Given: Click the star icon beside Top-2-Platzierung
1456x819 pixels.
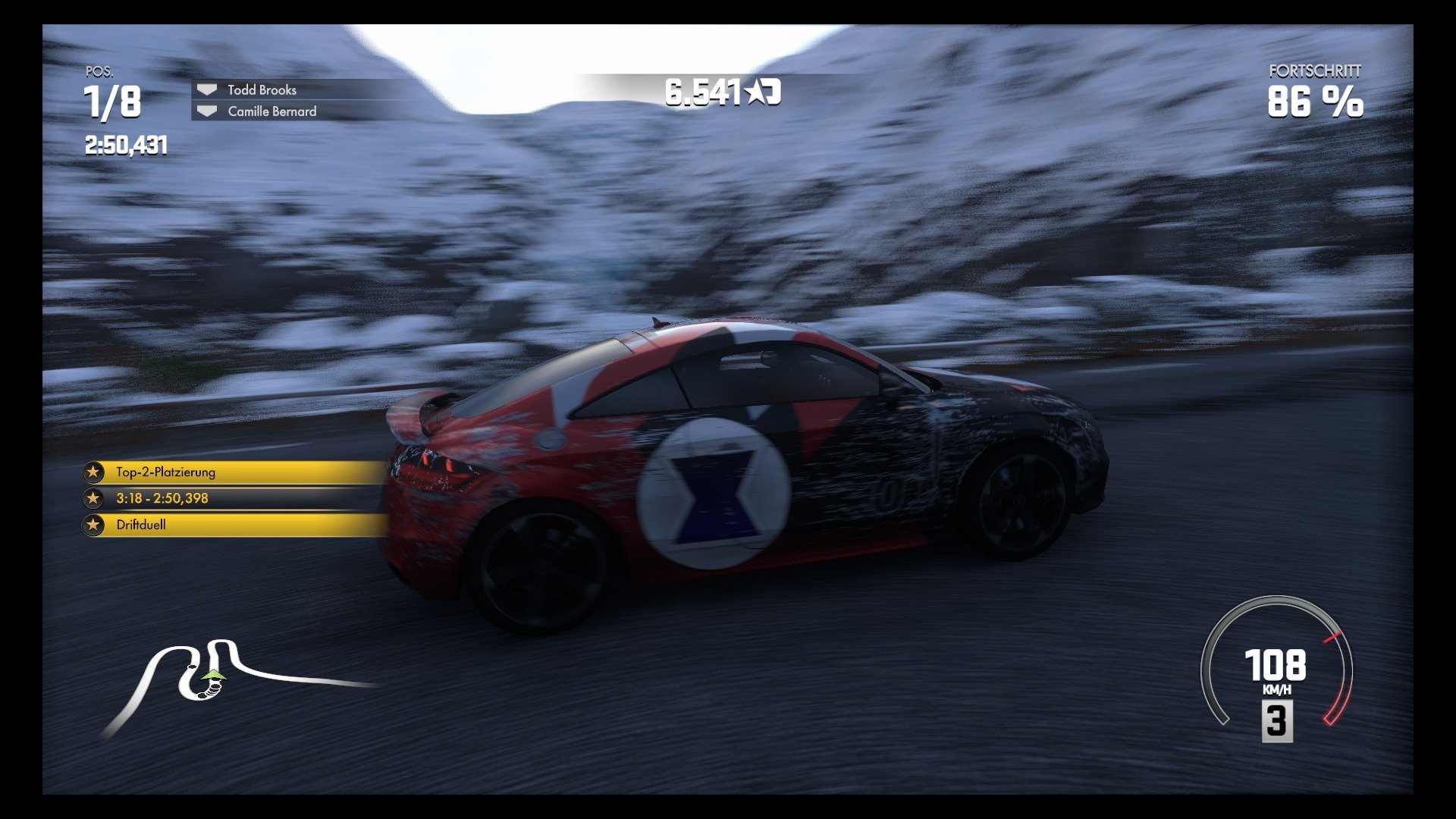Looking at the screenshot, I should click(93, 472).
